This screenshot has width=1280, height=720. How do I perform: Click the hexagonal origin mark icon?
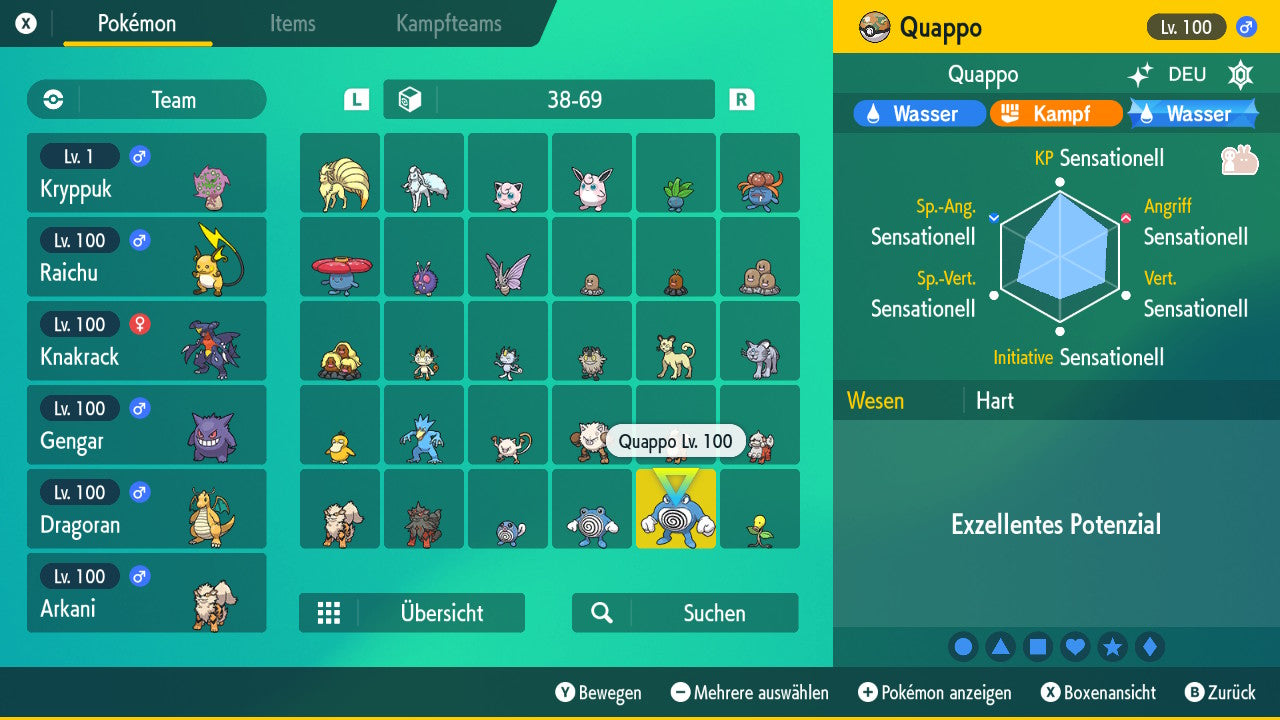[x=1240, y=74]
